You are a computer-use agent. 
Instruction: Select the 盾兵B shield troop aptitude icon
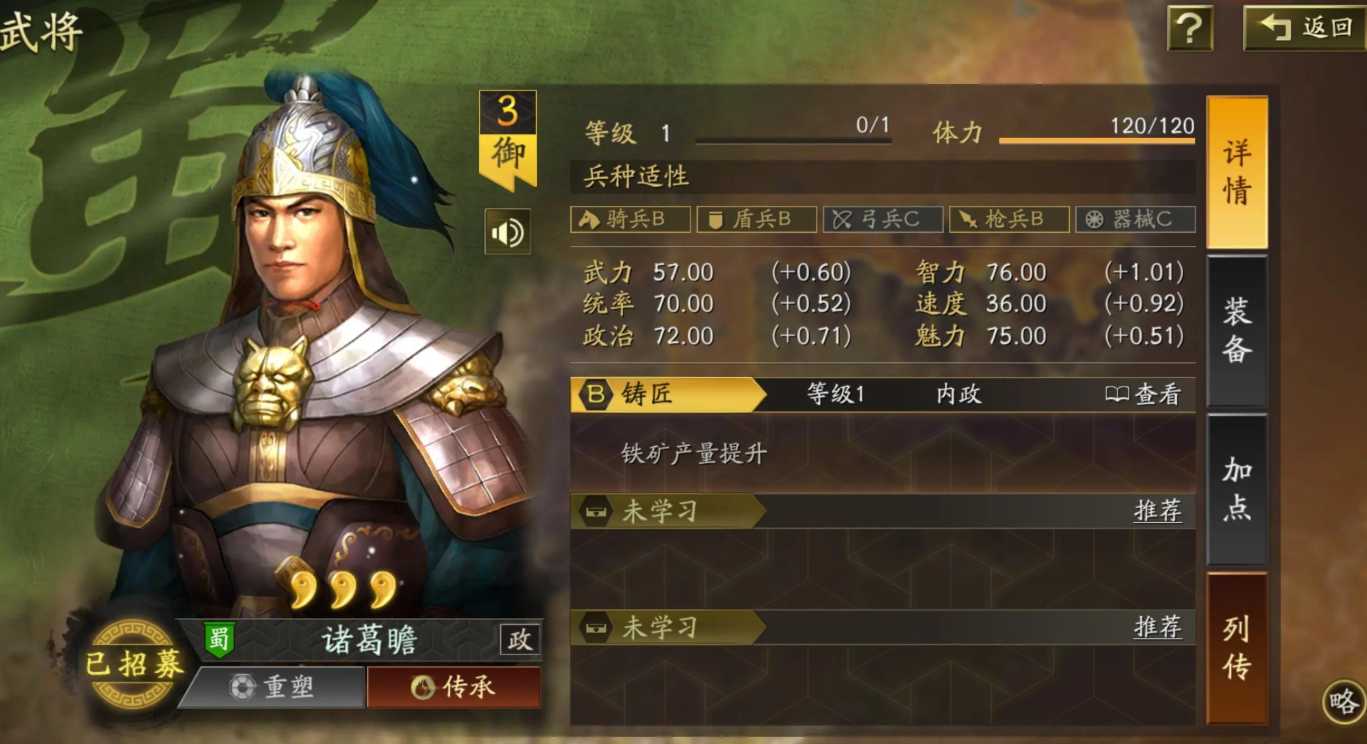click(x=756, y=218)
